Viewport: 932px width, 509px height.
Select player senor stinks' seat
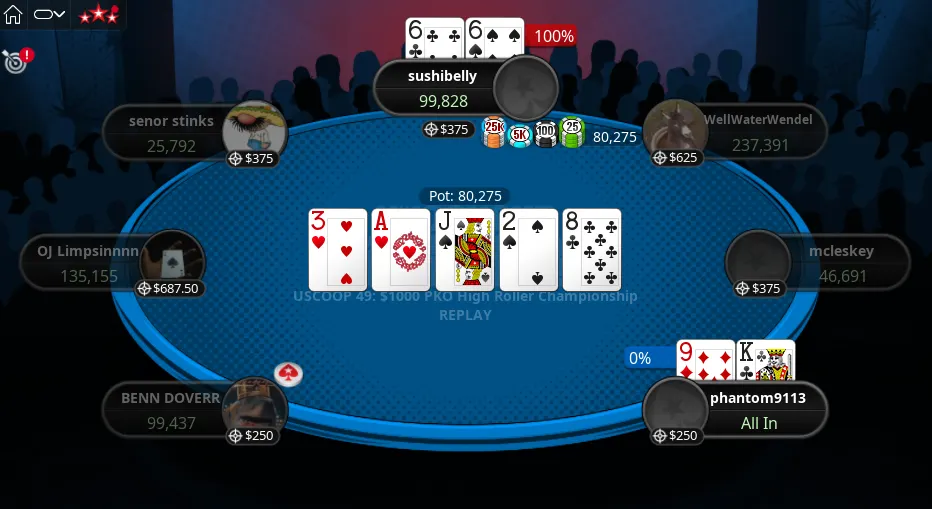172,133
